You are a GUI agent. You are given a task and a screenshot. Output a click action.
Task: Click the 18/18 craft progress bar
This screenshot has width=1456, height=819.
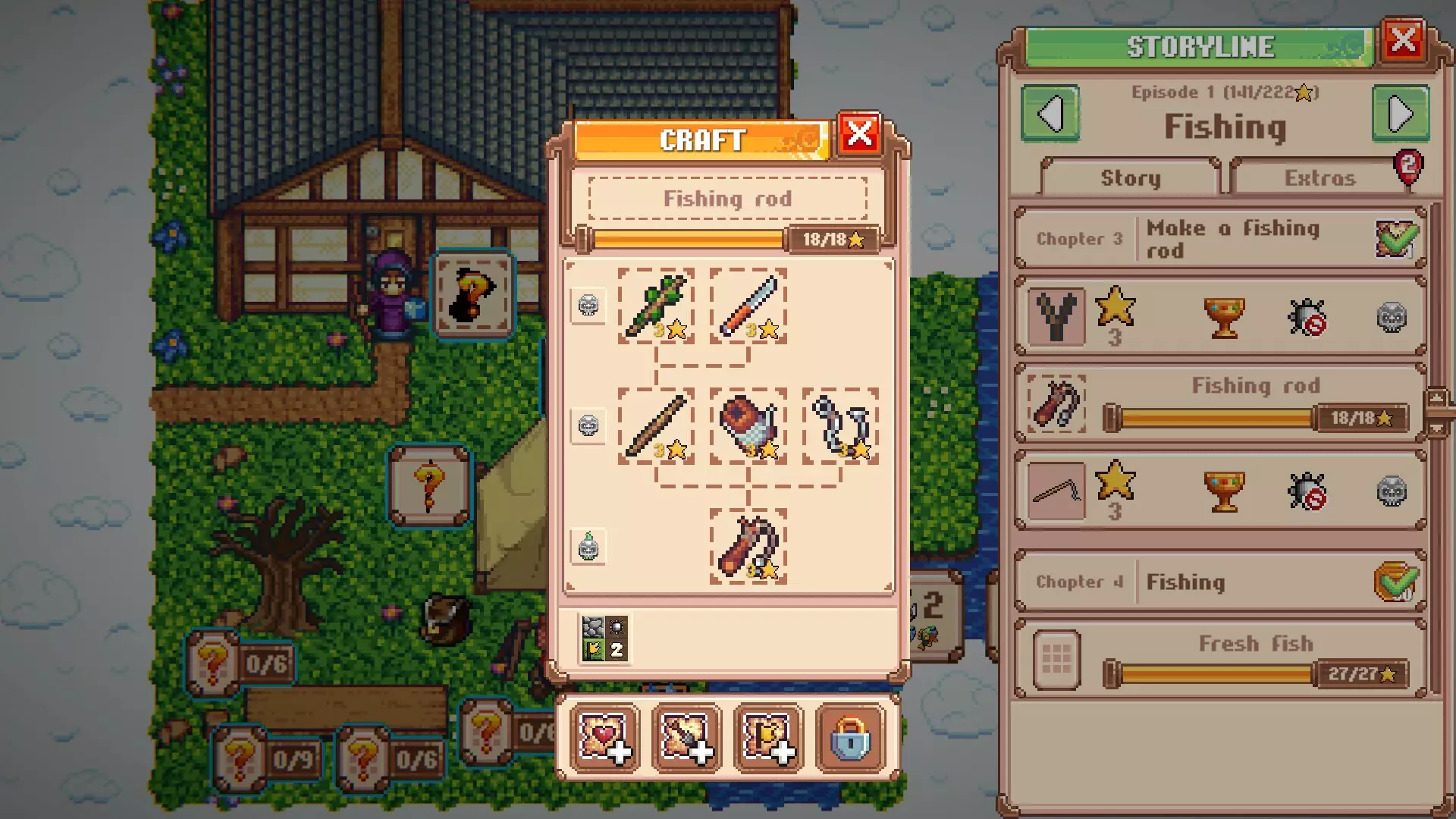tap(728, 238)
